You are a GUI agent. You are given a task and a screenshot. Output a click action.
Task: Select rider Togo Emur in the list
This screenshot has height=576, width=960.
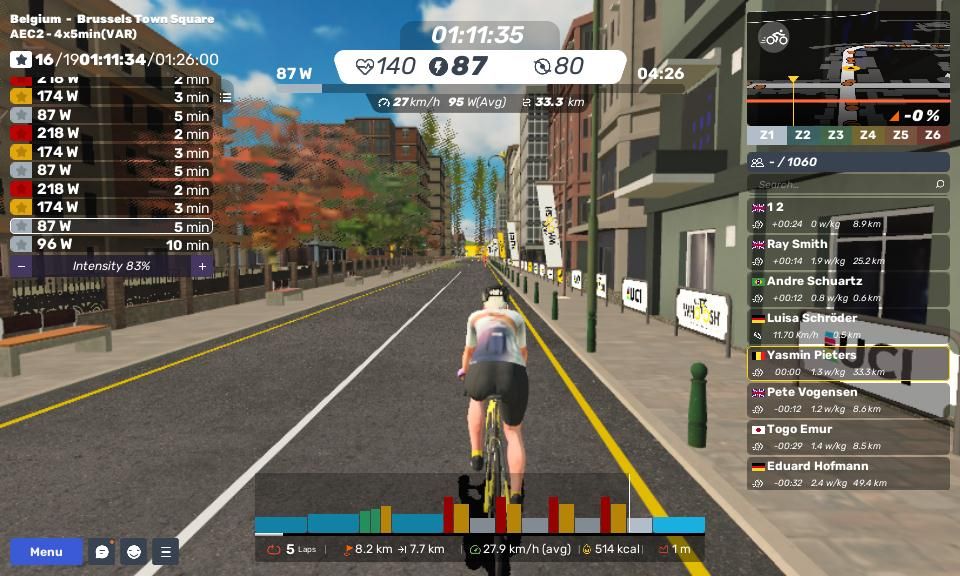point(848,437)
